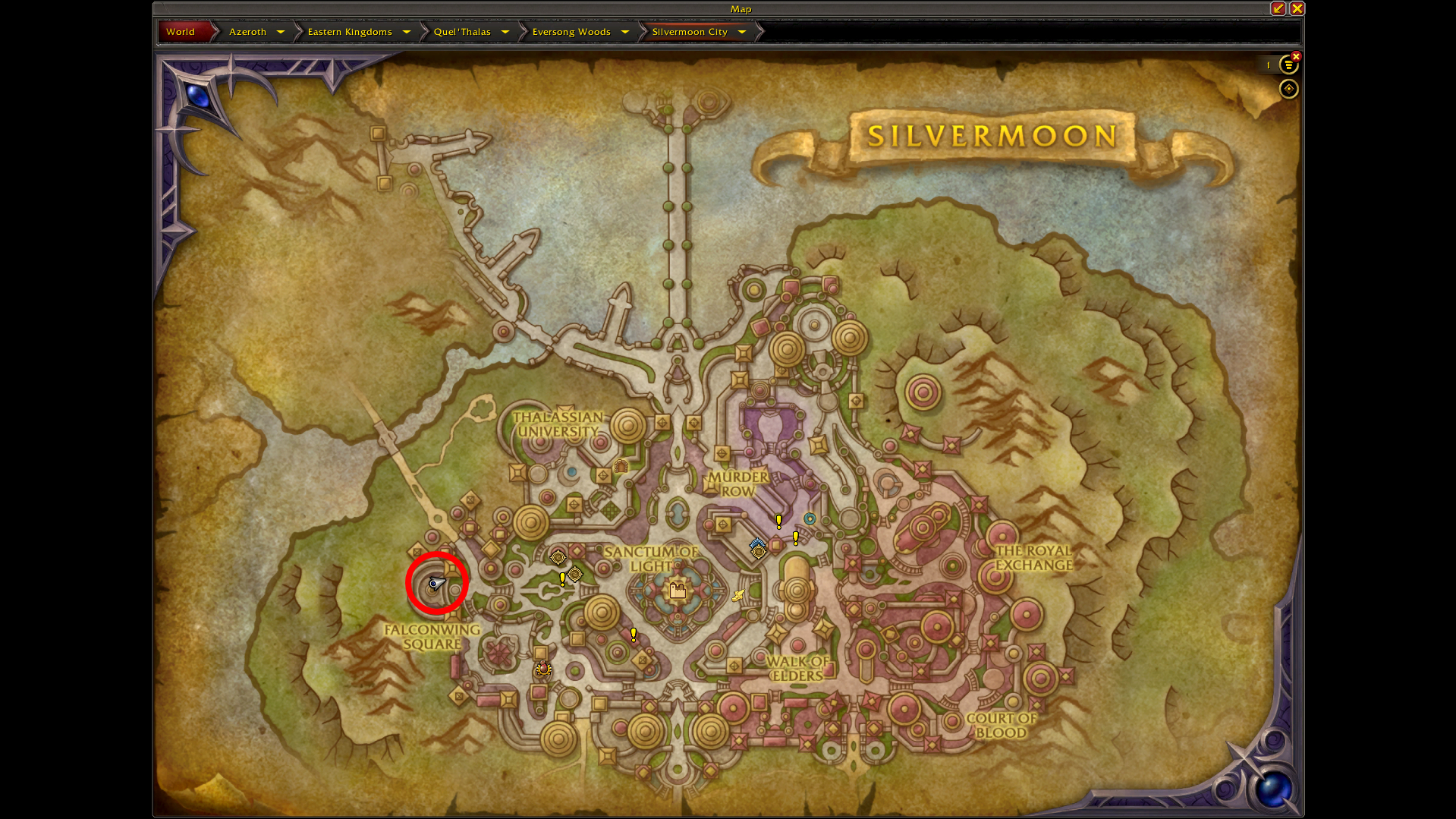Click the blue trainer icon beside Murder Row
This screenshot has height=819, width=1456.
coord(758,543)
